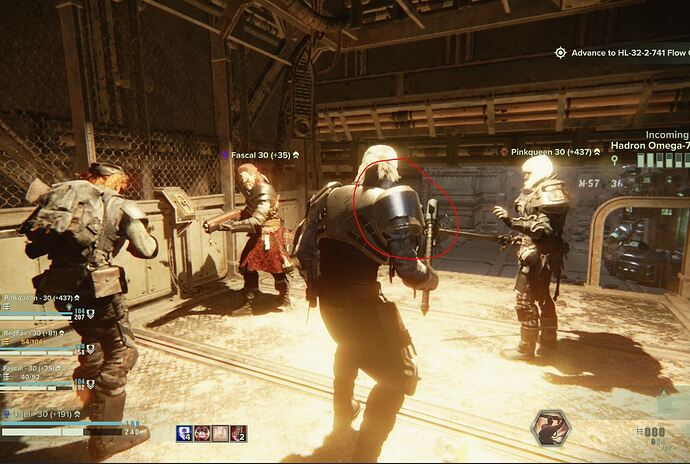
Task: Click the blue buff icon with stack 4
Action: coord(185,433)
